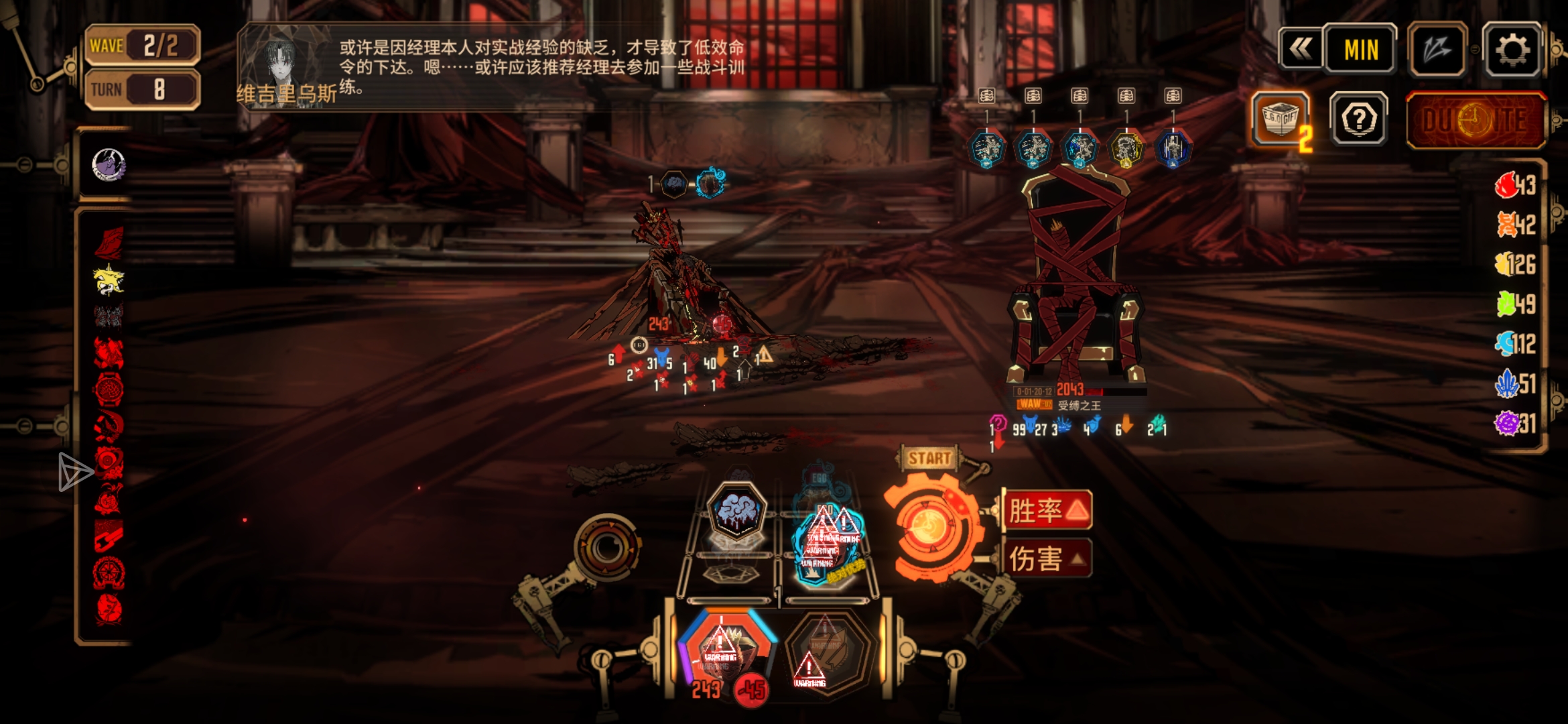Image resolution: width=1568 pixels, height=724 pixels.
Task: Inspect the yellow enemy skill slot icon
Action: coord(1126,149)
